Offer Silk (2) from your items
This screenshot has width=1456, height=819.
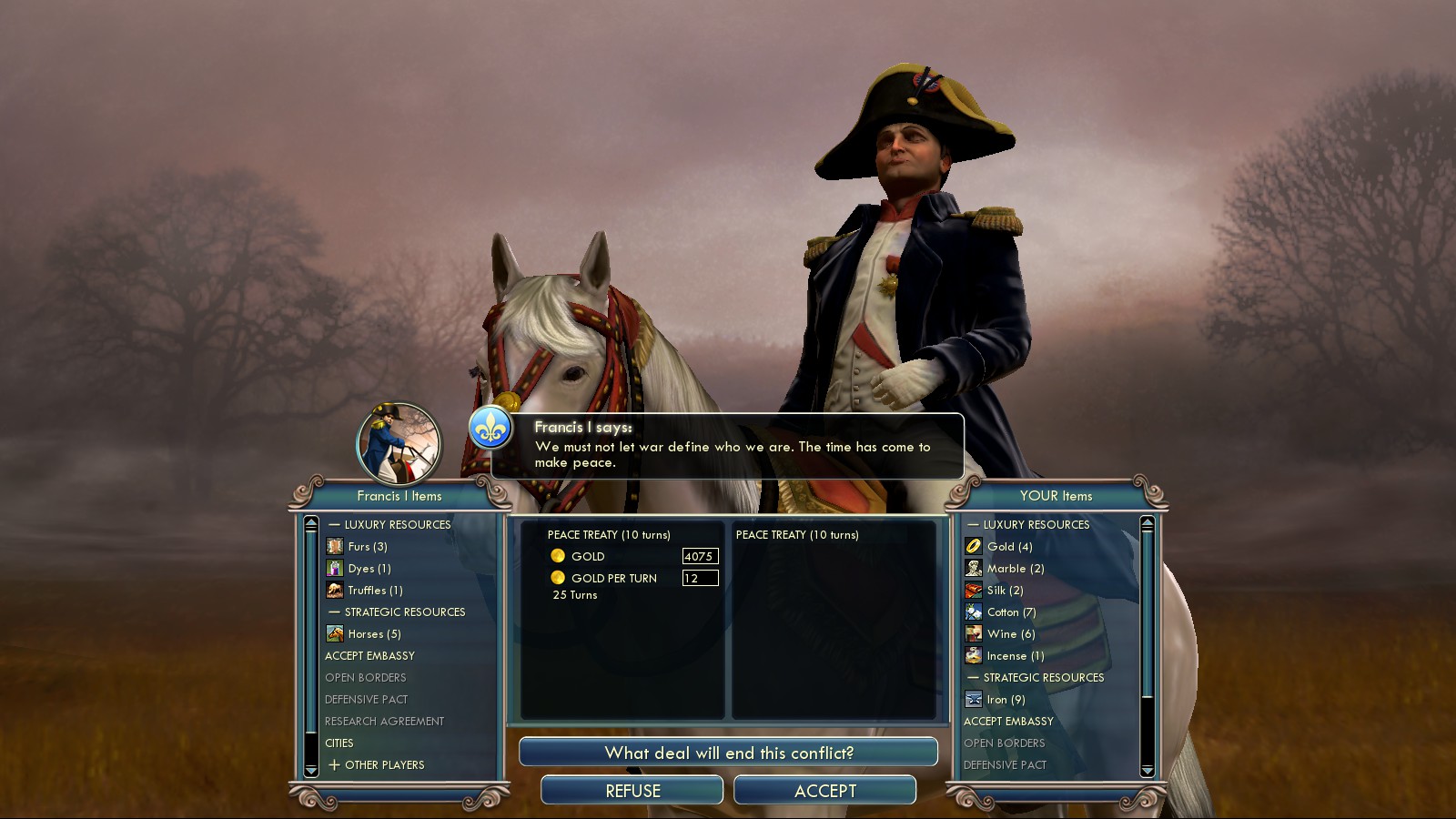(x=1005, y=591)
